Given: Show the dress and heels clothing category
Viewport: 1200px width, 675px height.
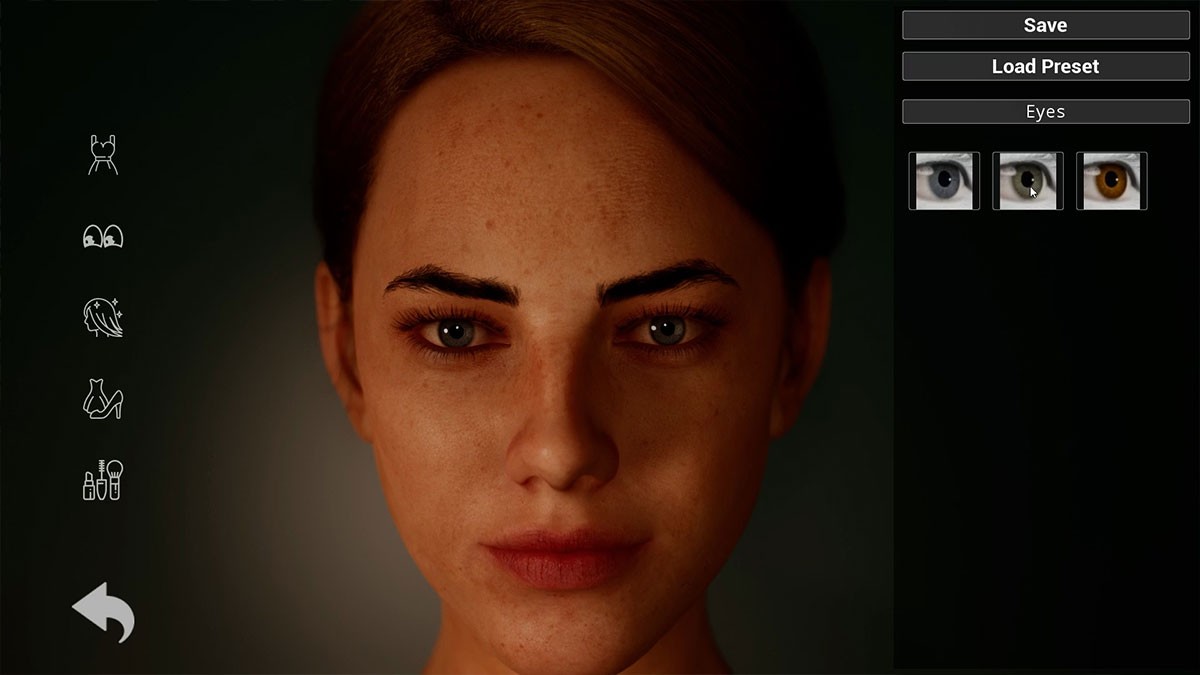Looking at the screenshot, I should point(103,400).
